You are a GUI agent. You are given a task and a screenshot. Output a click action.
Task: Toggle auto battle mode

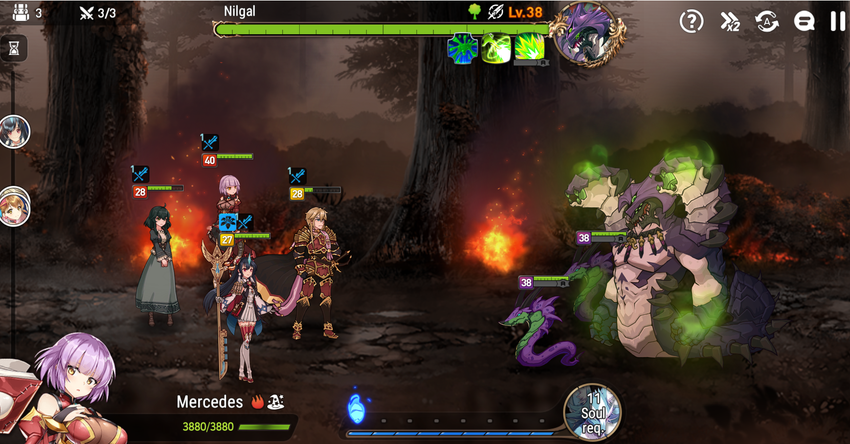[x=767, y=20]
